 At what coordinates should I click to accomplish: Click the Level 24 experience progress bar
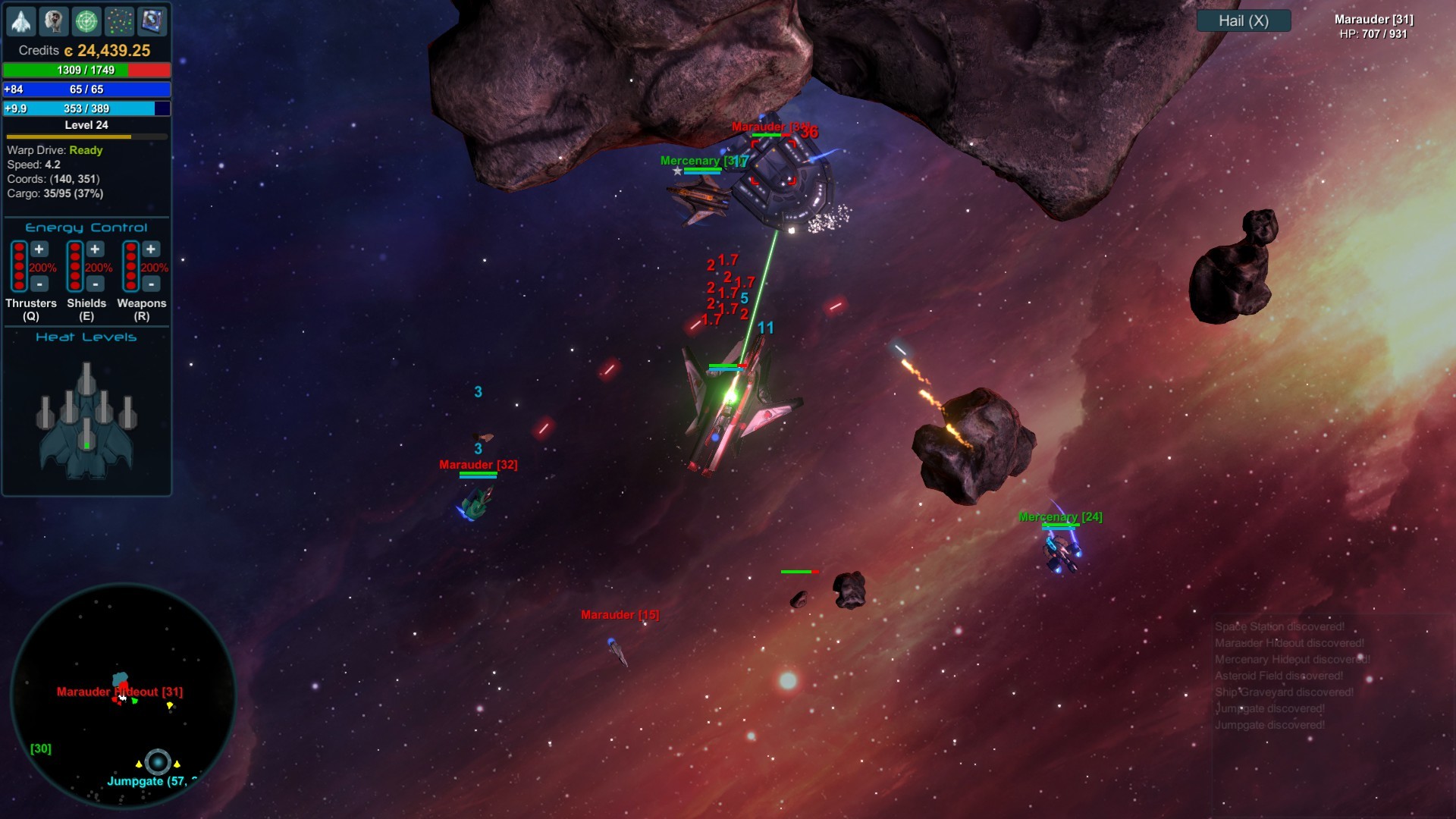(x=86, y=136)
